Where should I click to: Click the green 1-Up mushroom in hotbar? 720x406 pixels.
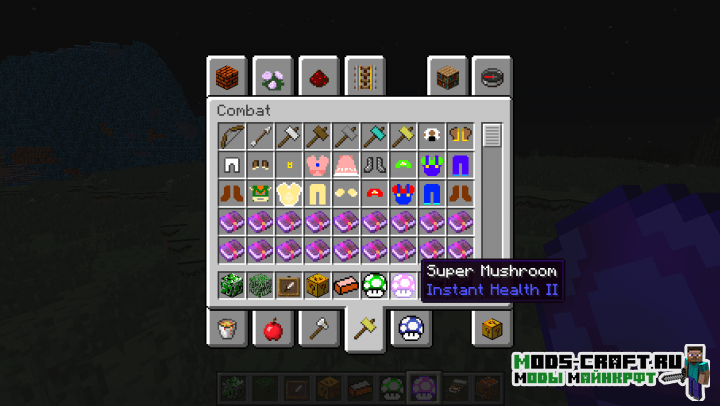(375, 286)
